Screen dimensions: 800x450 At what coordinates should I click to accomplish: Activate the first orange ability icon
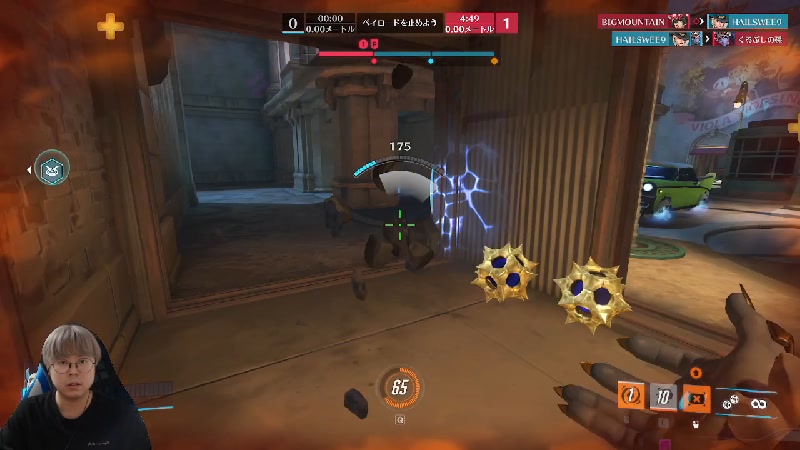pos(631,396)
